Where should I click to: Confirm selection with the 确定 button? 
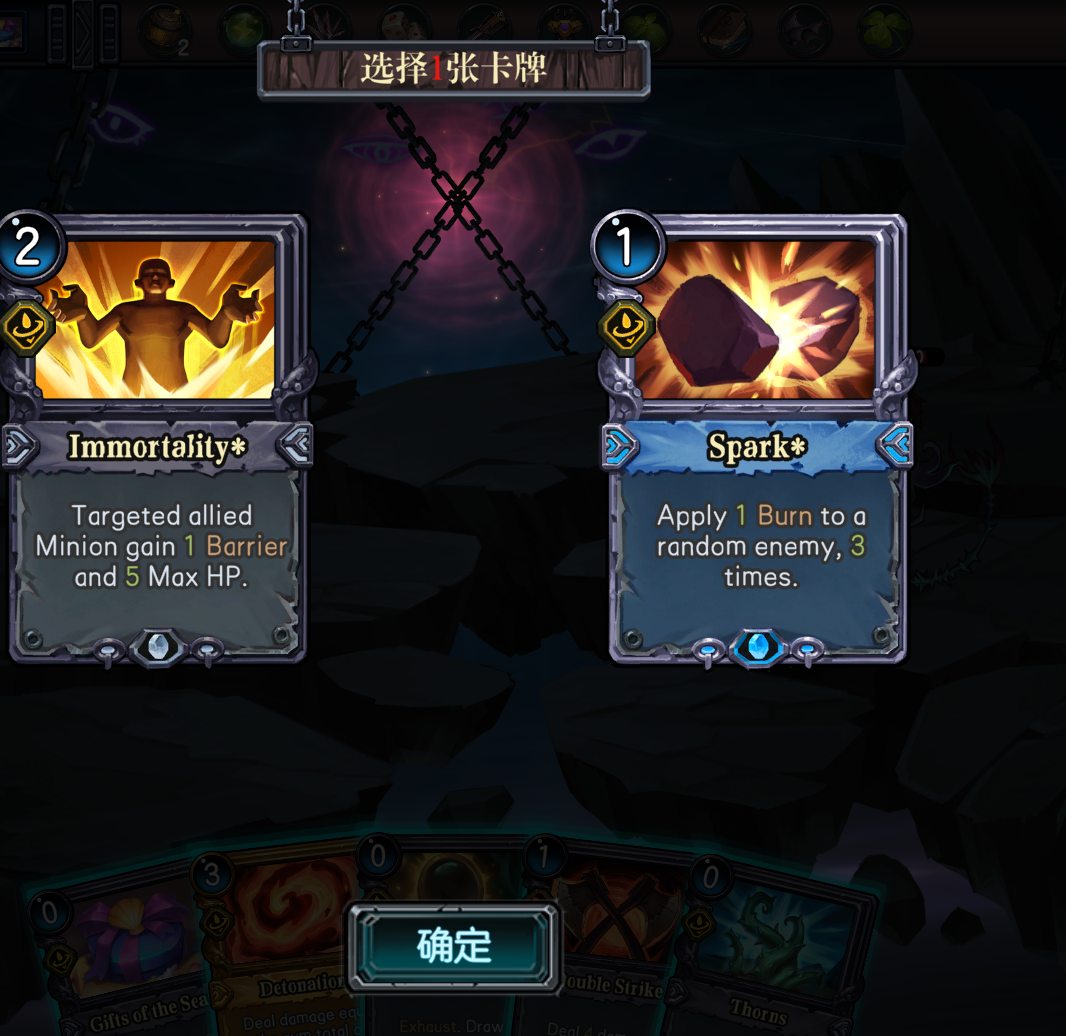point(454,946)
